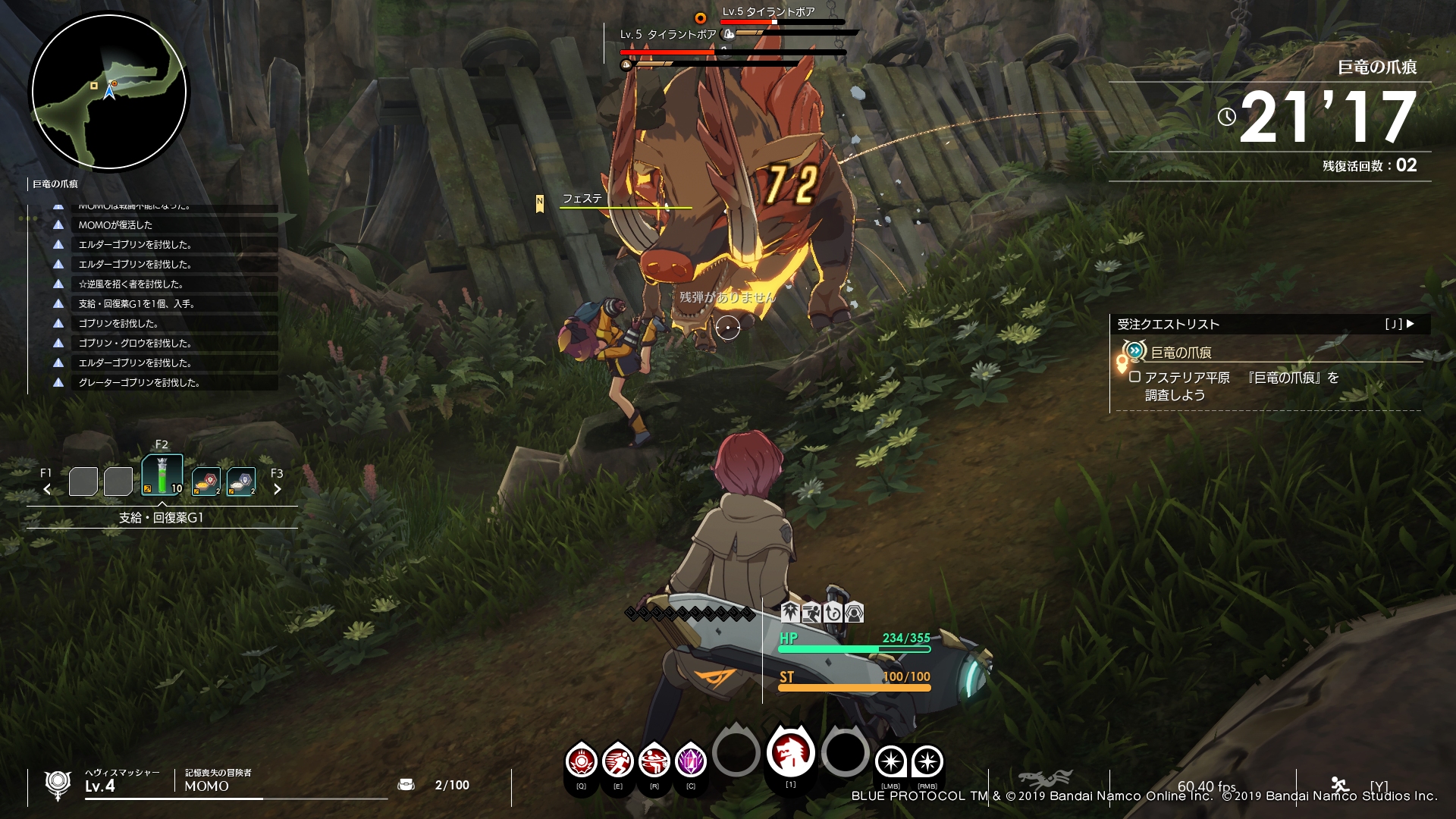This screenshot has width=1456, height=819.
Task: Activate the purple crystal skill
Action: click(690, 761)
